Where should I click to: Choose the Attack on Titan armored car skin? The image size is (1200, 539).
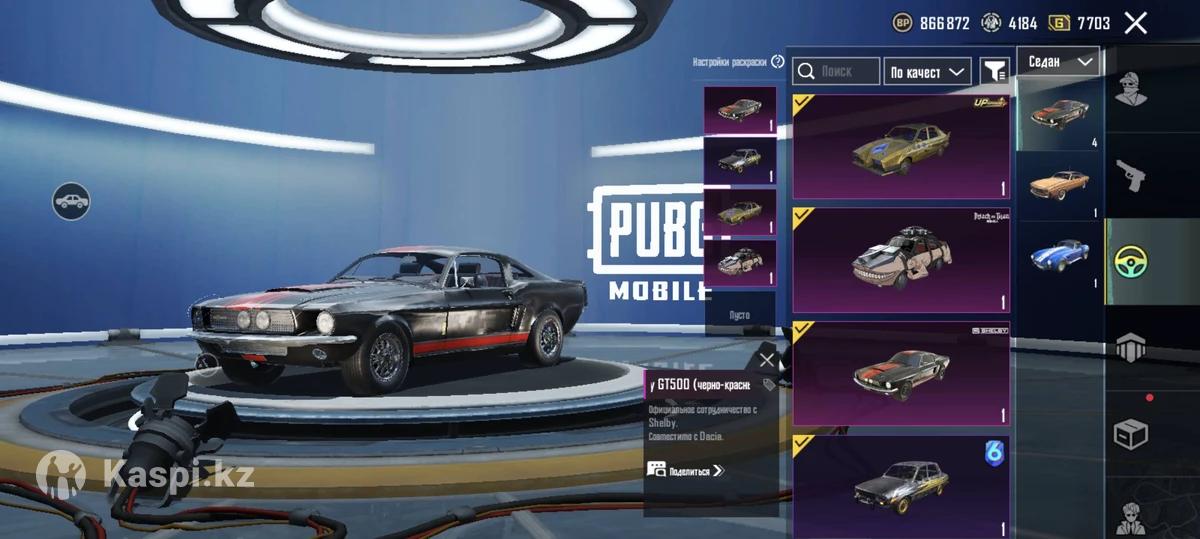(x=901, y=260)
